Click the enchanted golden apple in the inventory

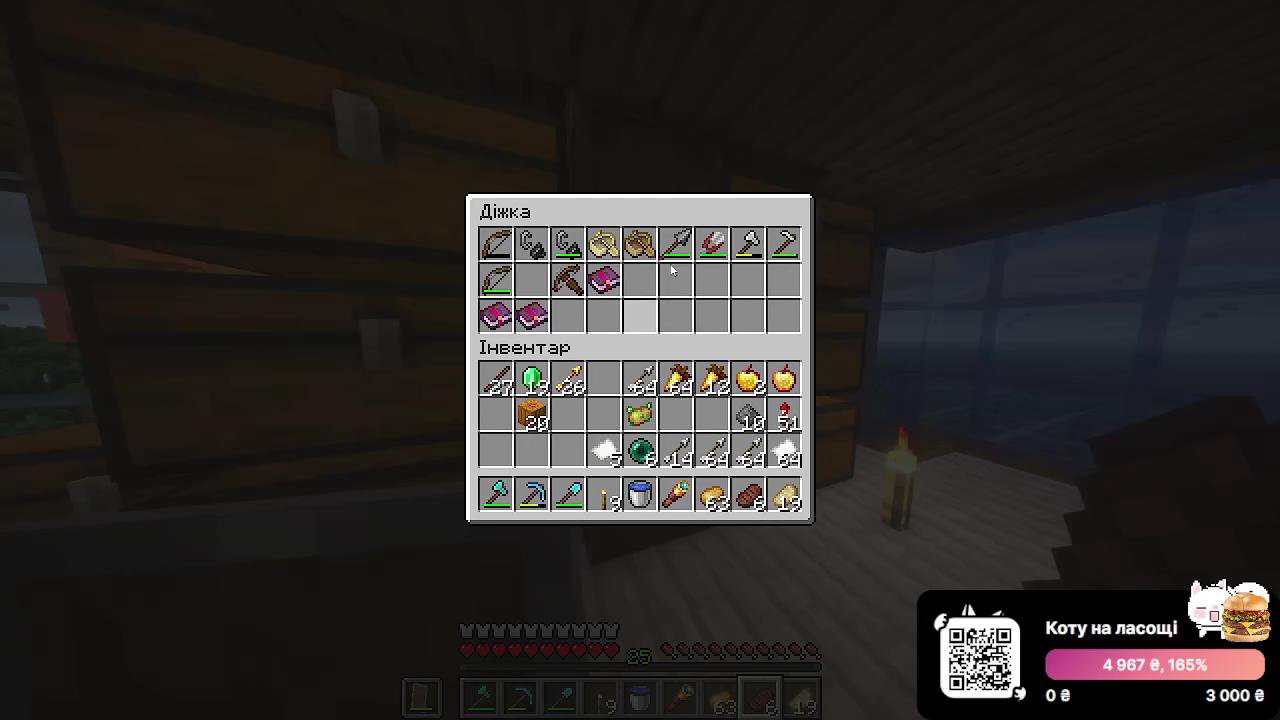[x=784, y=378]
